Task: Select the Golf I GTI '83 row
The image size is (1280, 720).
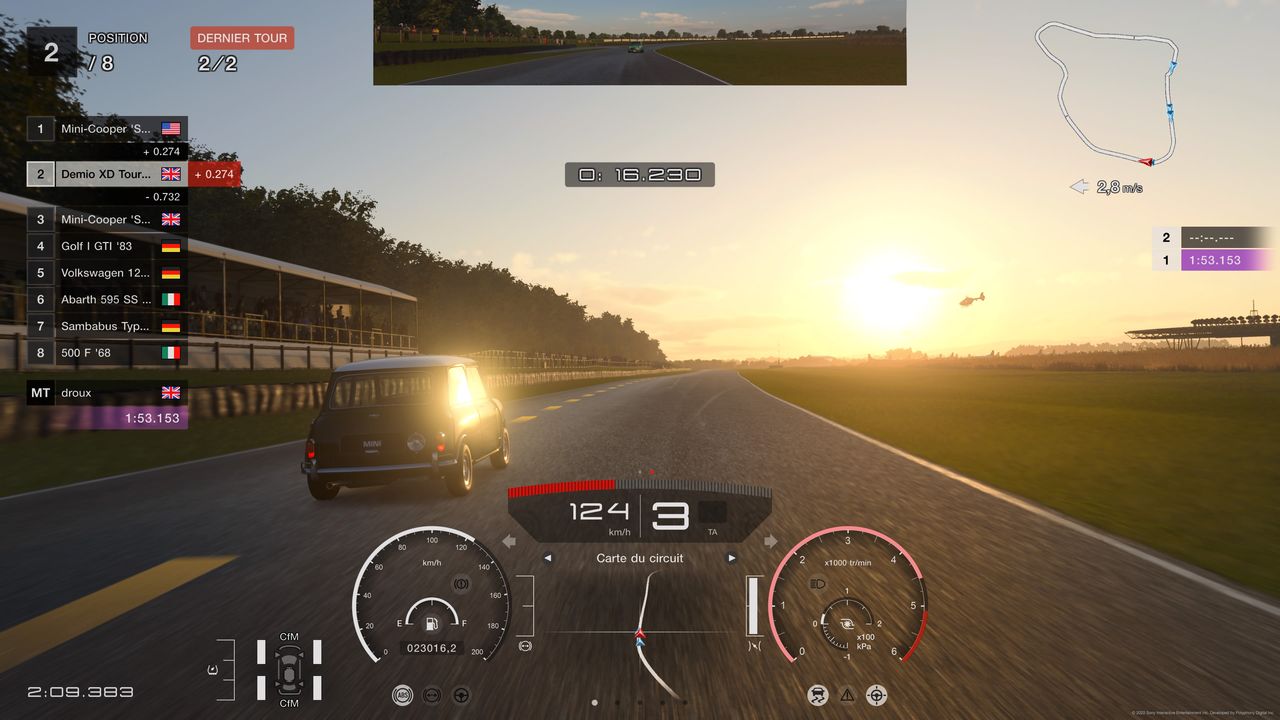Action: [x=107, y=246]
